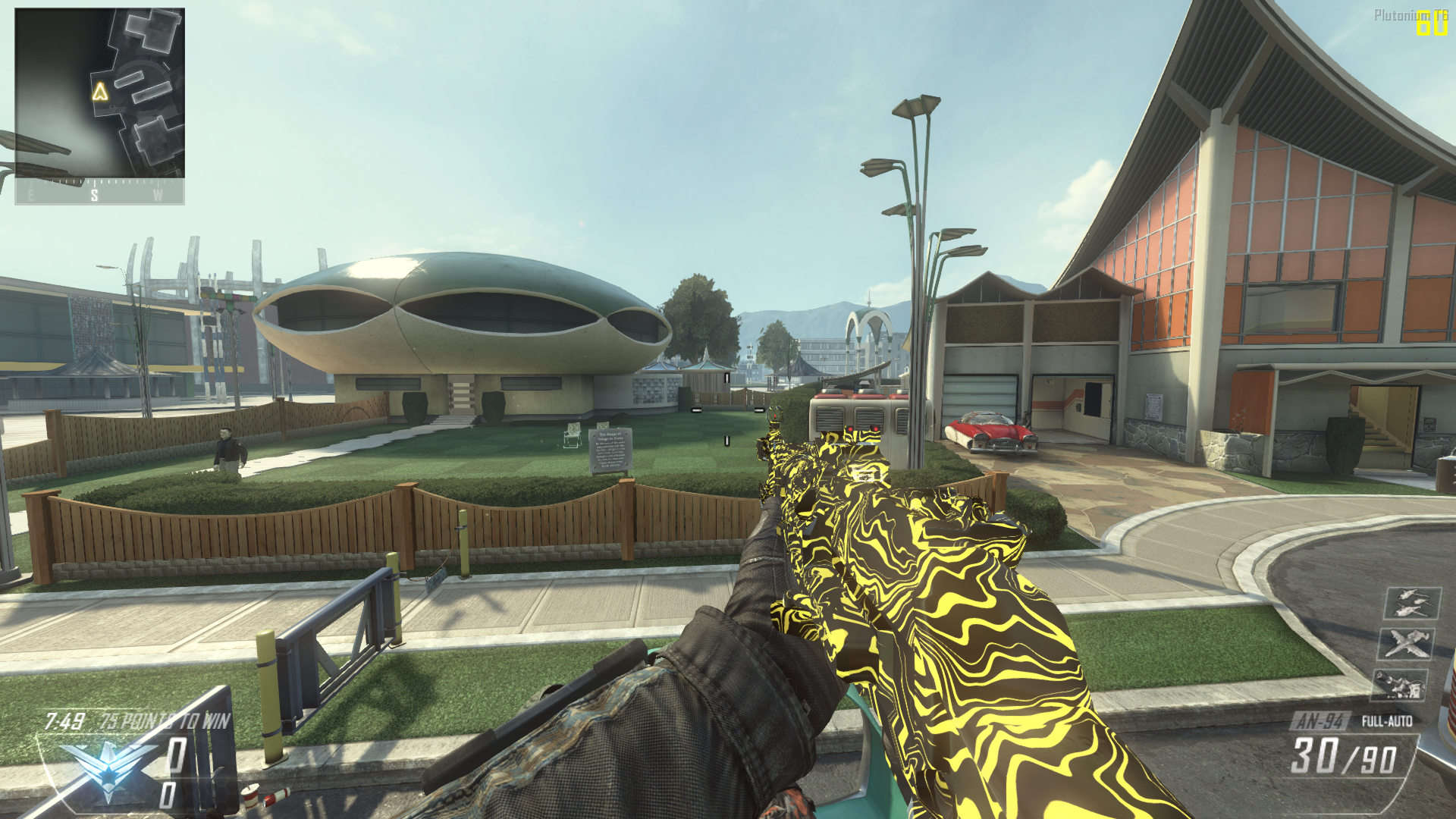The image size is (1456, 819).
Task: Click the minimap in the corner
Action: click(x=99, y=93)
